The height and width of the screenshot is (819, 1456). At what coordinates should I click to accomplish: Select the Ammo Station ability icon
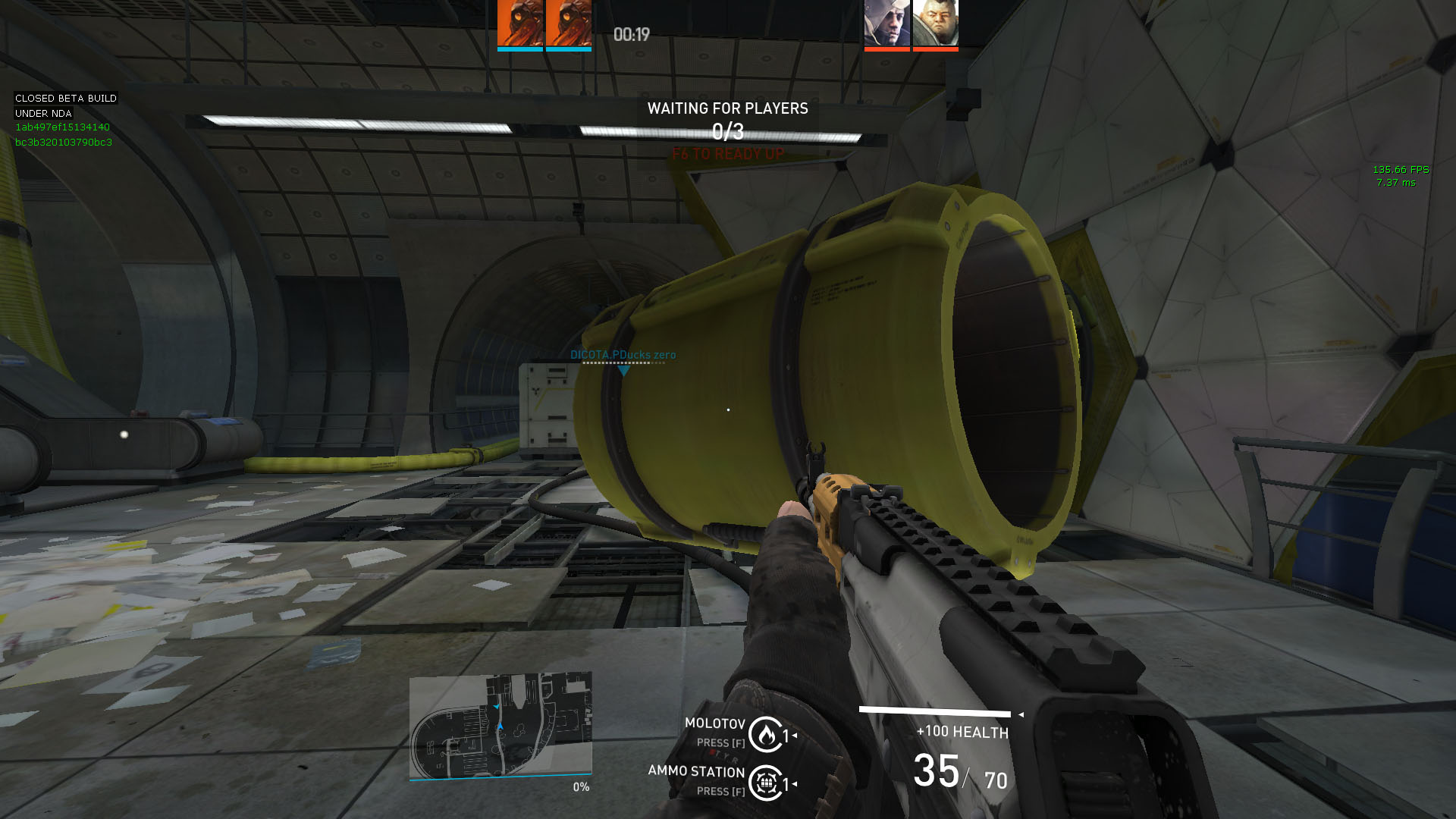pyautogui.click(x=766, y=783)
